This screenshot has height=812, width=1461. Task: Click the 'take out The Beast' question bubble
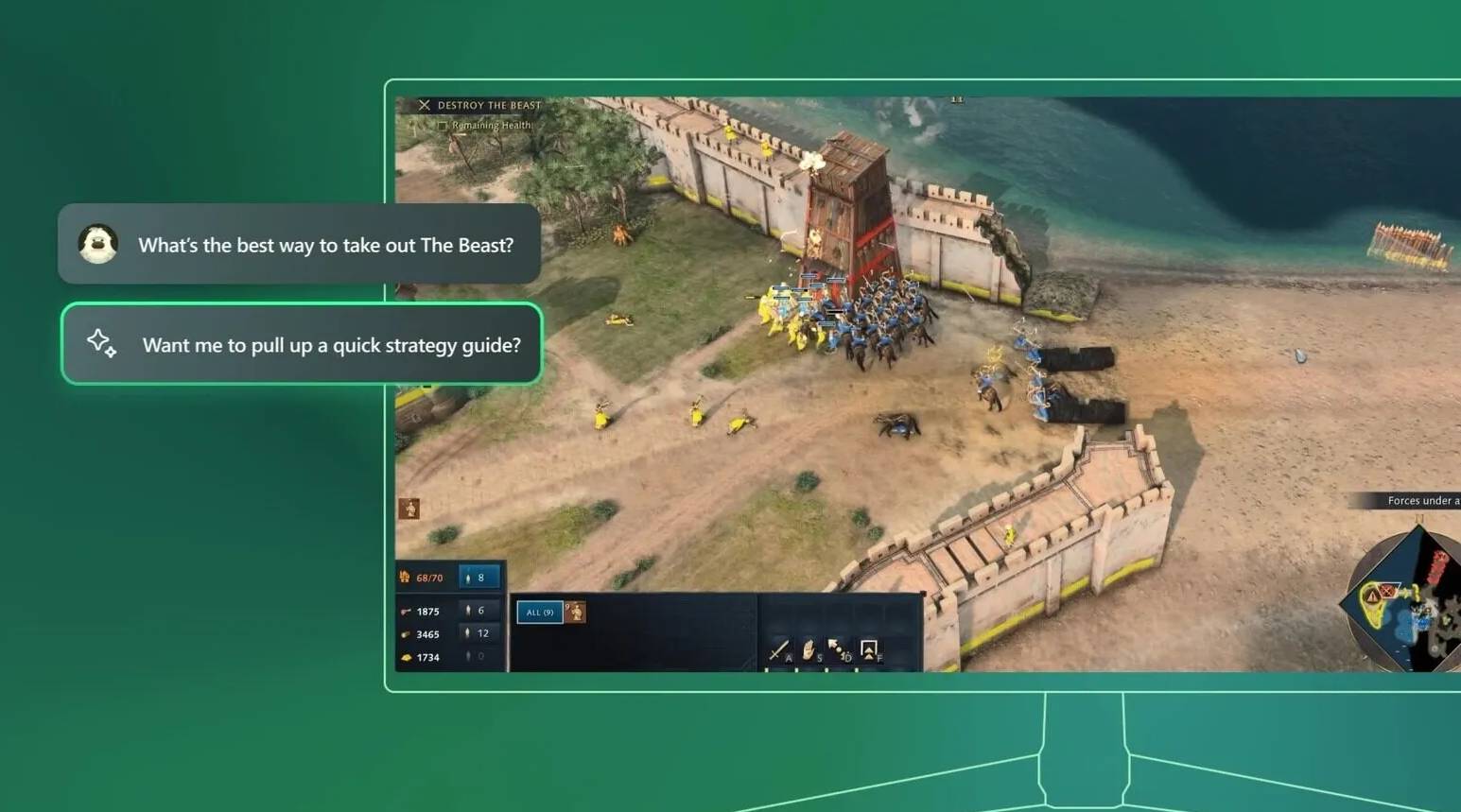click(x=299, y=245)
